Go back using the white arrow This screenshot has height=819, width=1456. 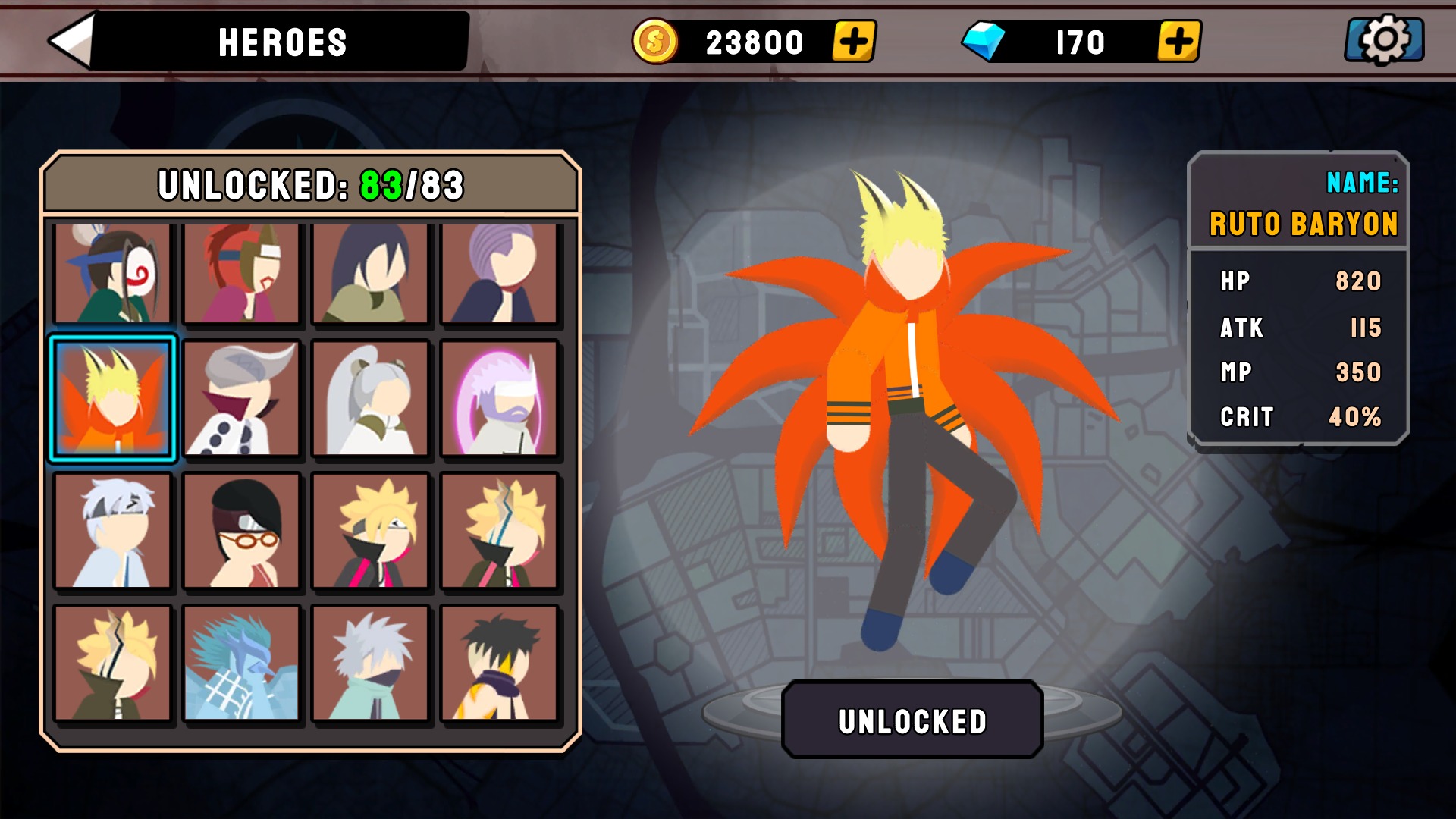coord(72,41)
